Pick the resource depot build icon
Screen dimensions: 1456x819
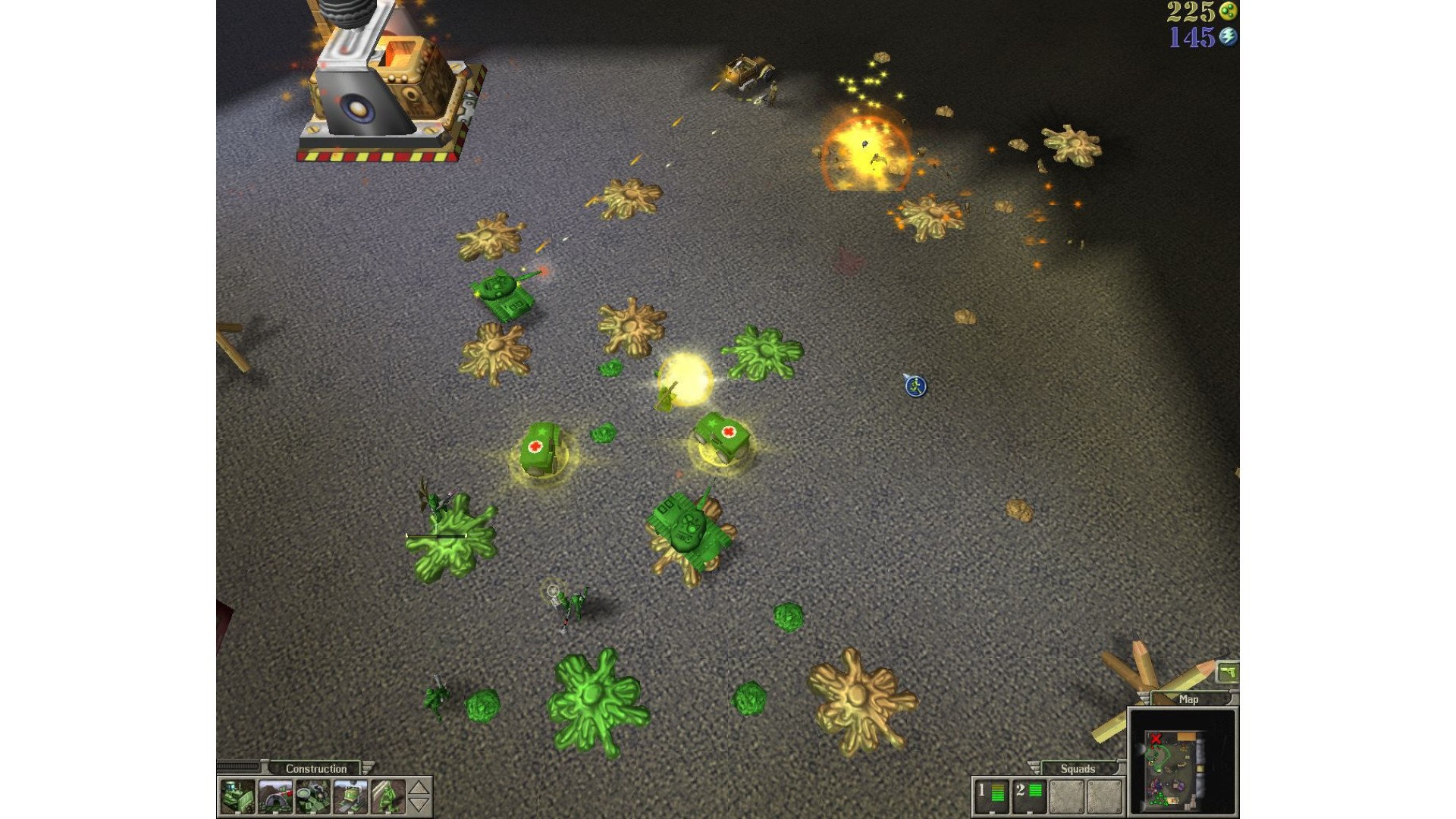click(x=312, y=797)
